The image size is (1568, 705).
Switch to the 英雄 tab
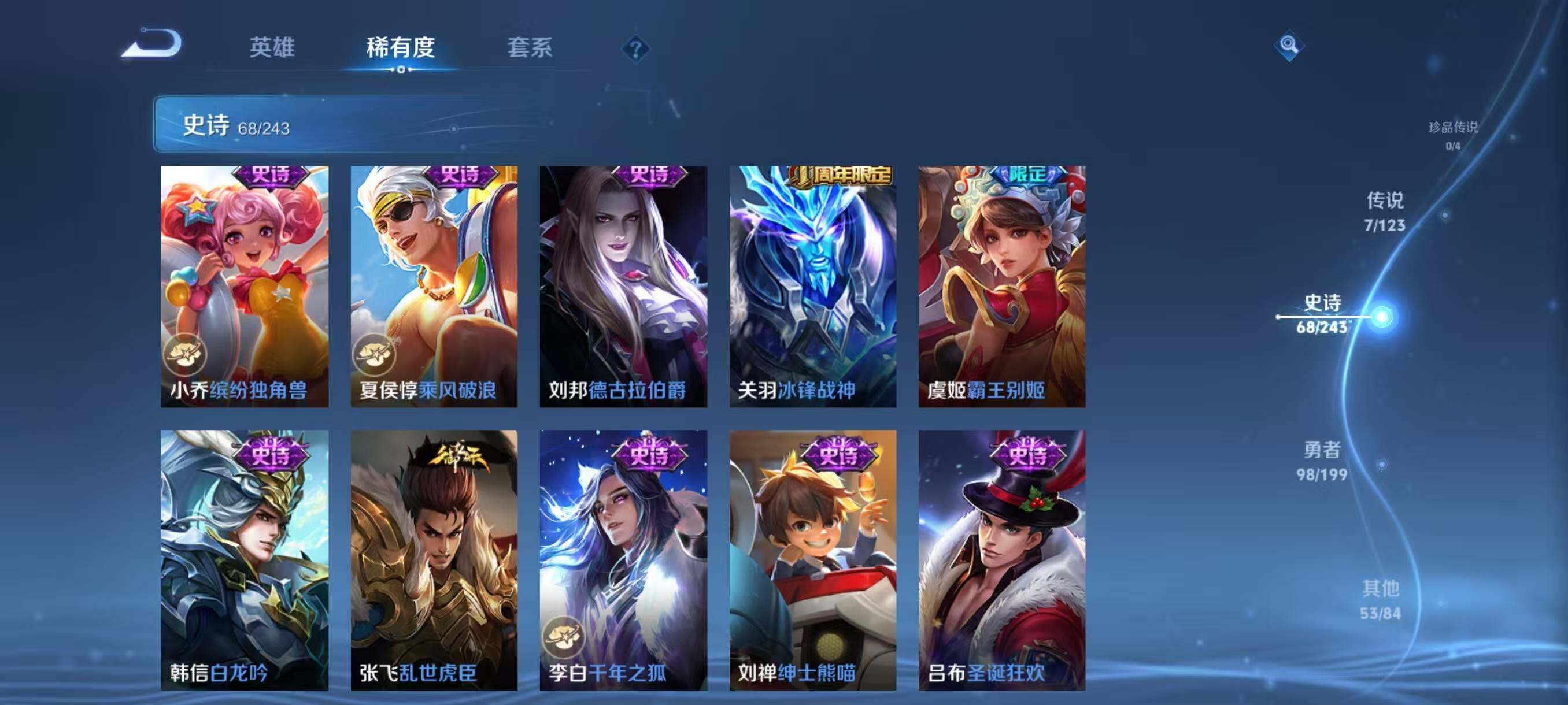point(272,47)
